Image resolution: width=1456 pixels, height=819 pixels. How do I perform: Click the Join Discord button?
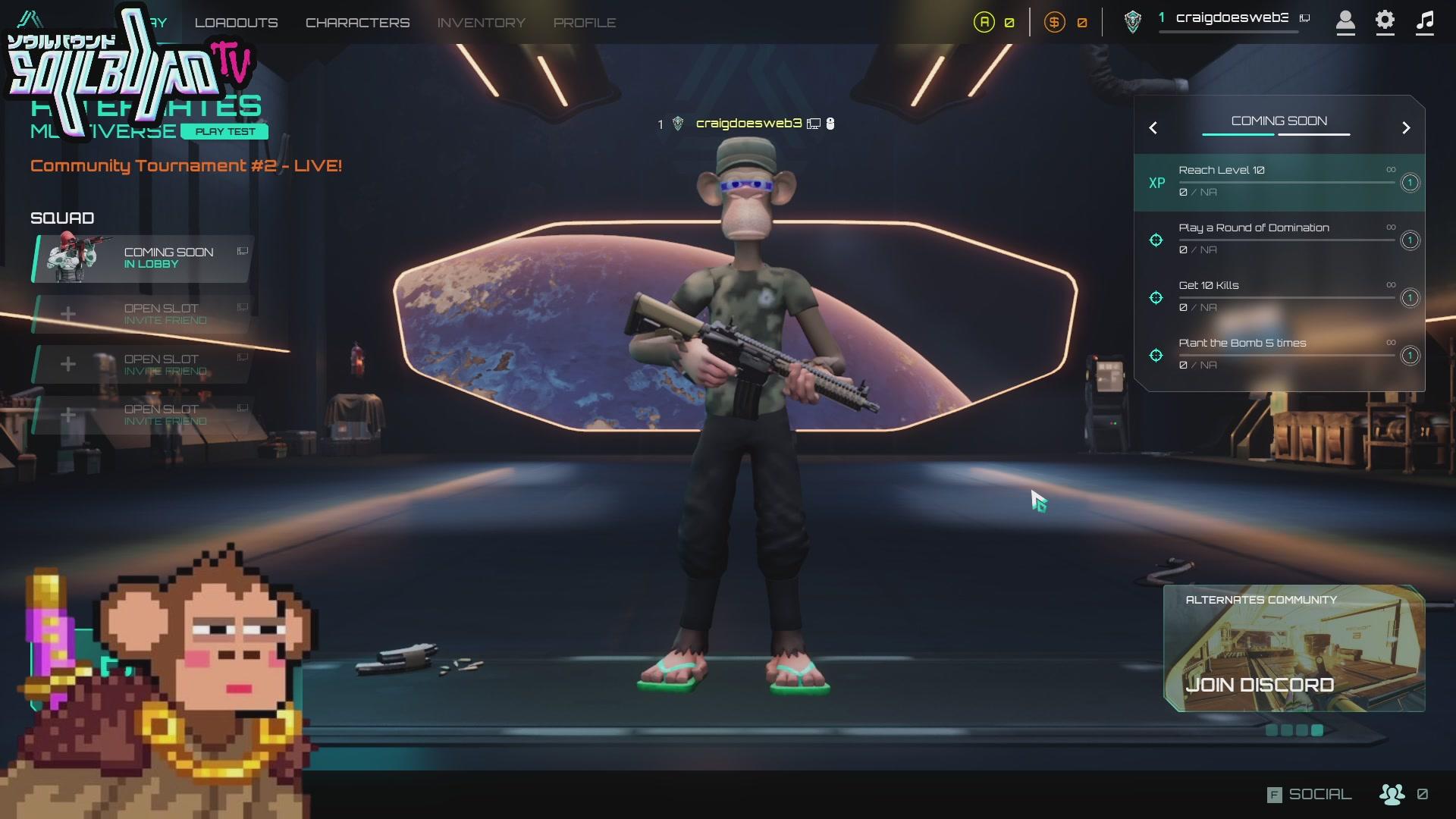(x=1260, y=684)
